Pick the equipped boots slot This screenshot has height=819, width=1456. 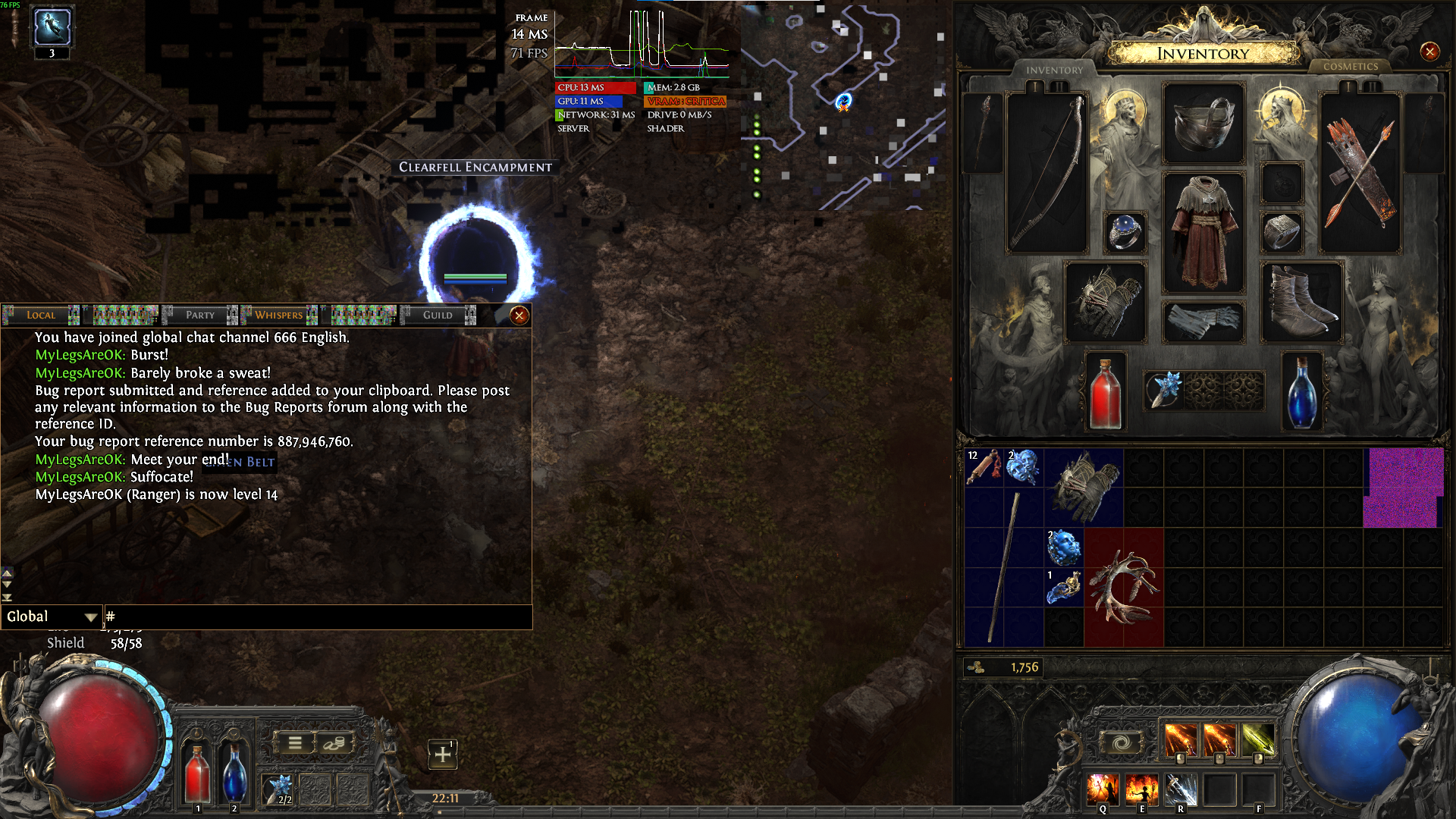1301,302
